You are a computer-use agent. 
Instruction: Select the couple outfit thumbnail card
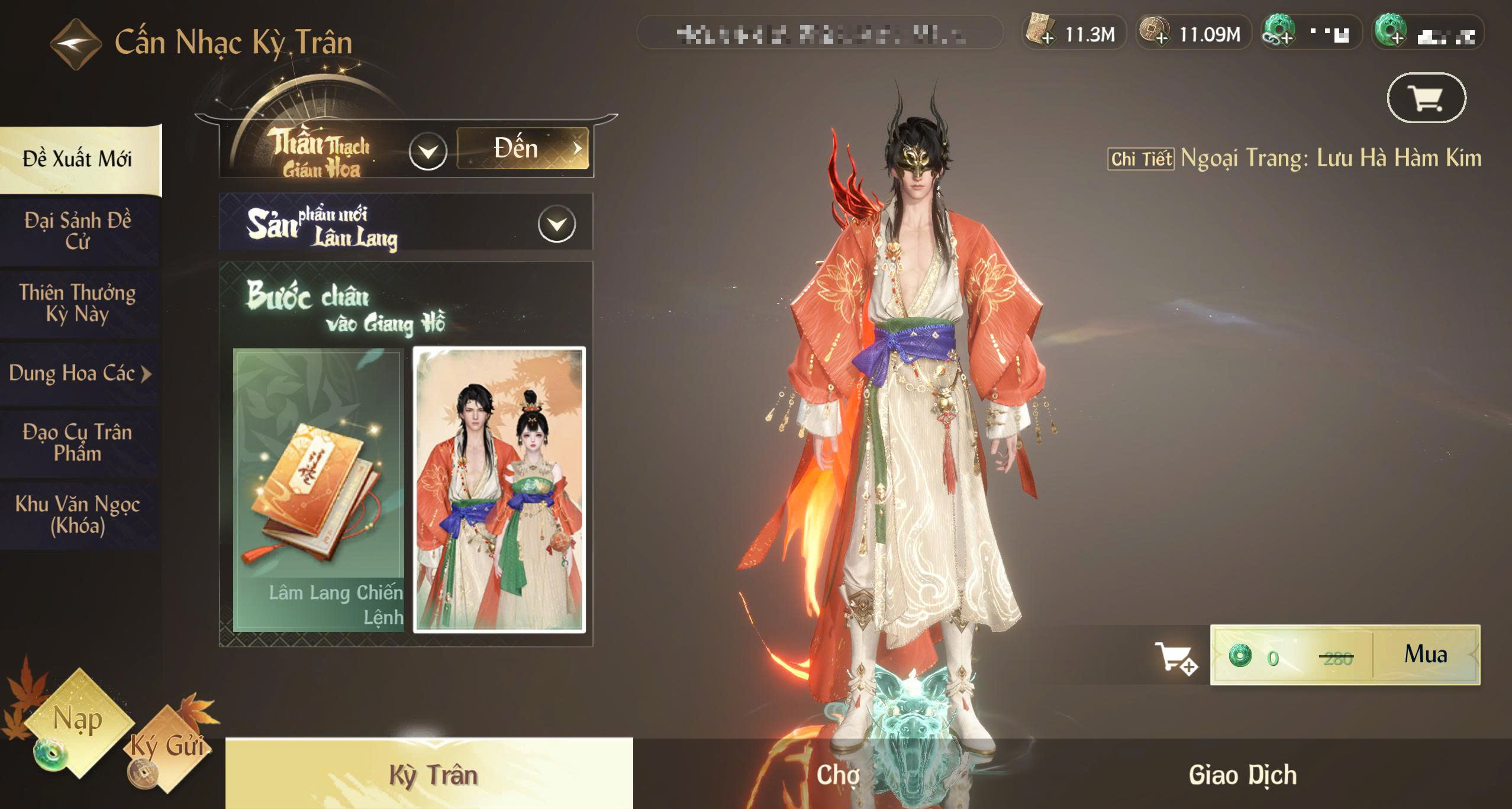coord(499,490)
